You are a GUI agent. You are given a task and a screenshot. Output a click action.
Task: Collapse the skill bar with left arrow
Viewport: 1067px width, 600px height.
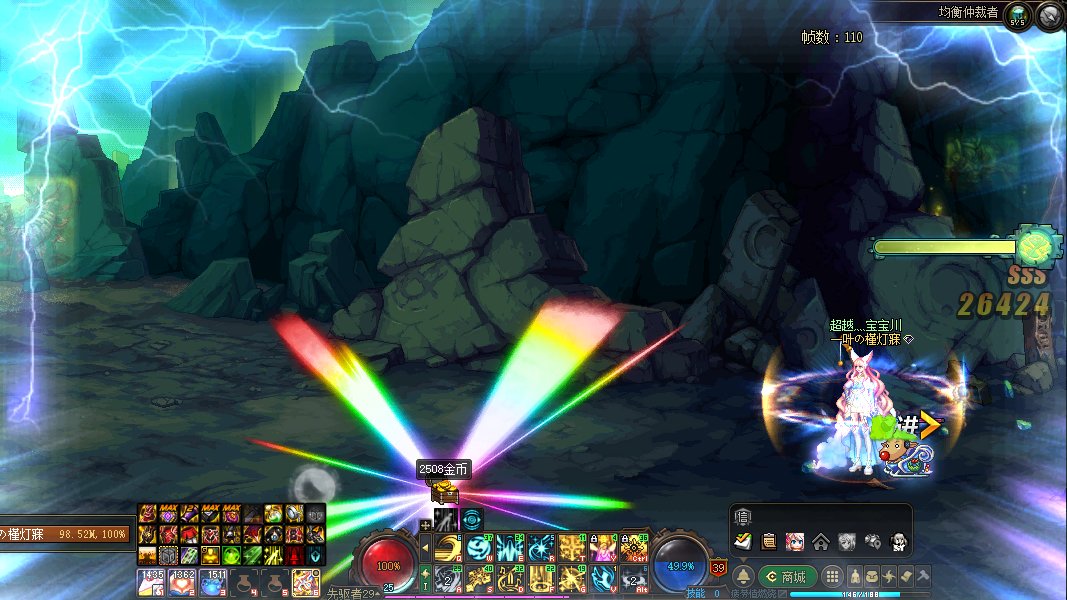424,547
